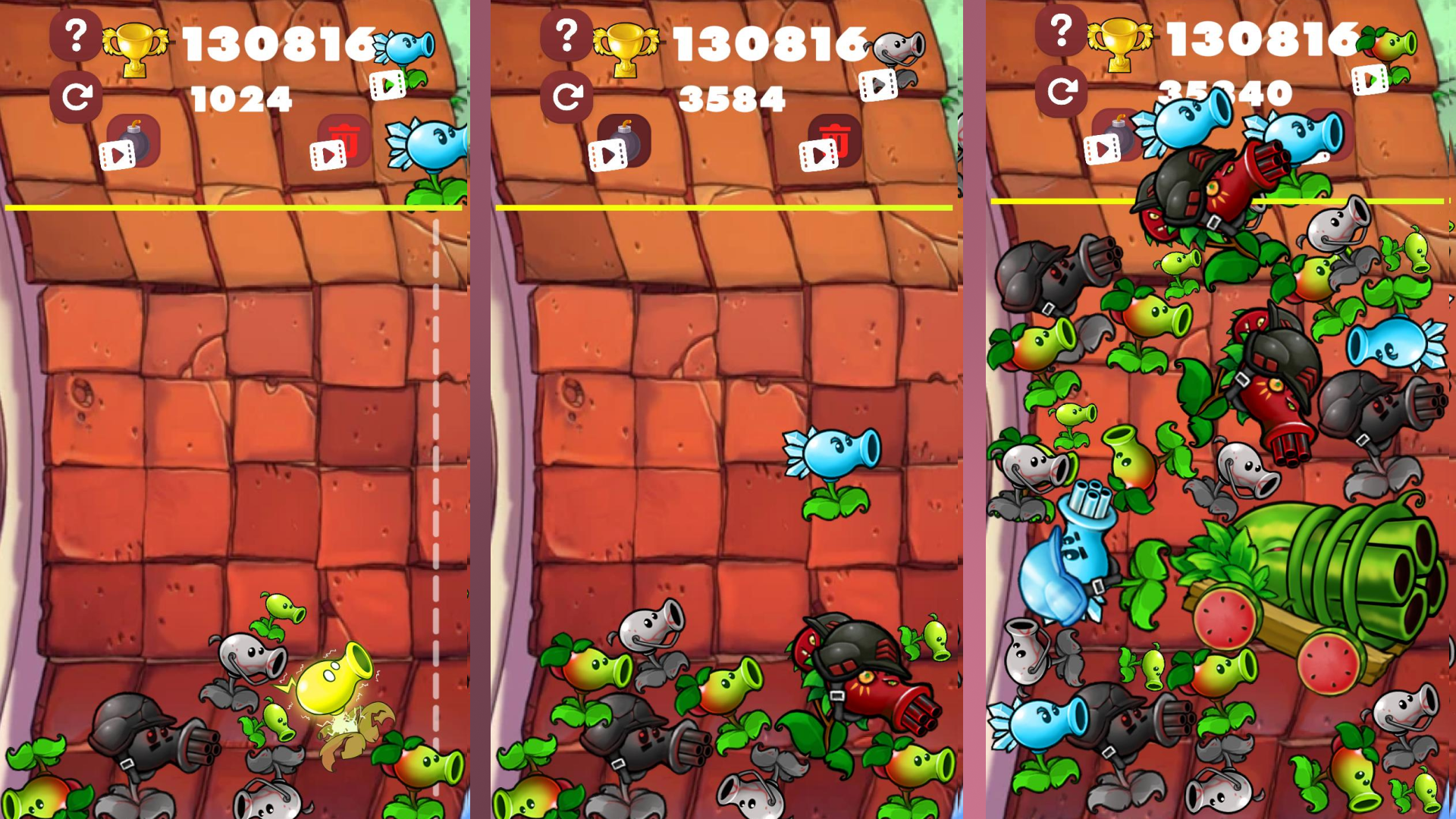
Task: Select the giant Melon-pult cannon
Action: tap(1350, 569)
